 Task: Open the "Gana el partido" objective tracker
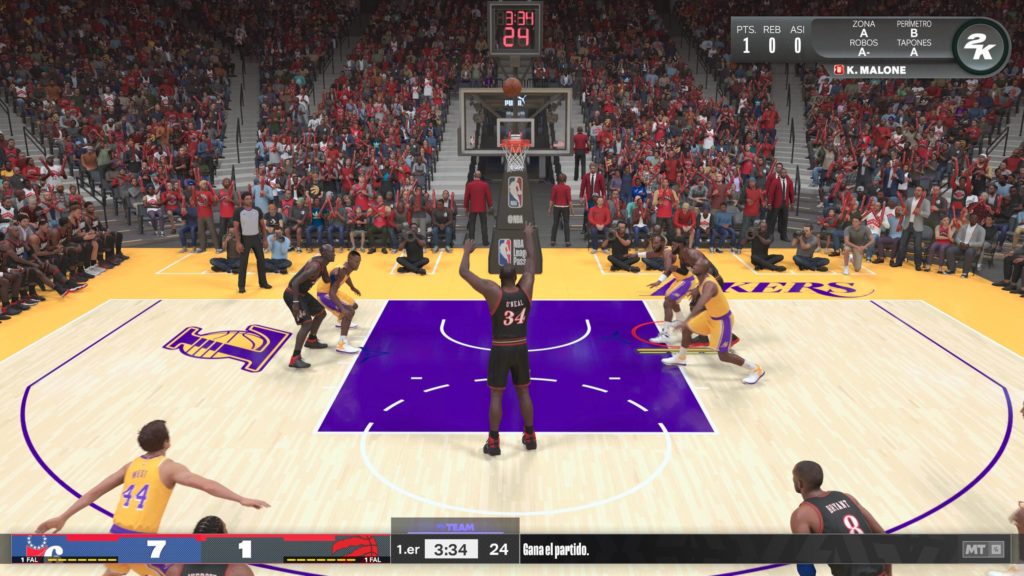pyautogui.click(x=556, y=549)
